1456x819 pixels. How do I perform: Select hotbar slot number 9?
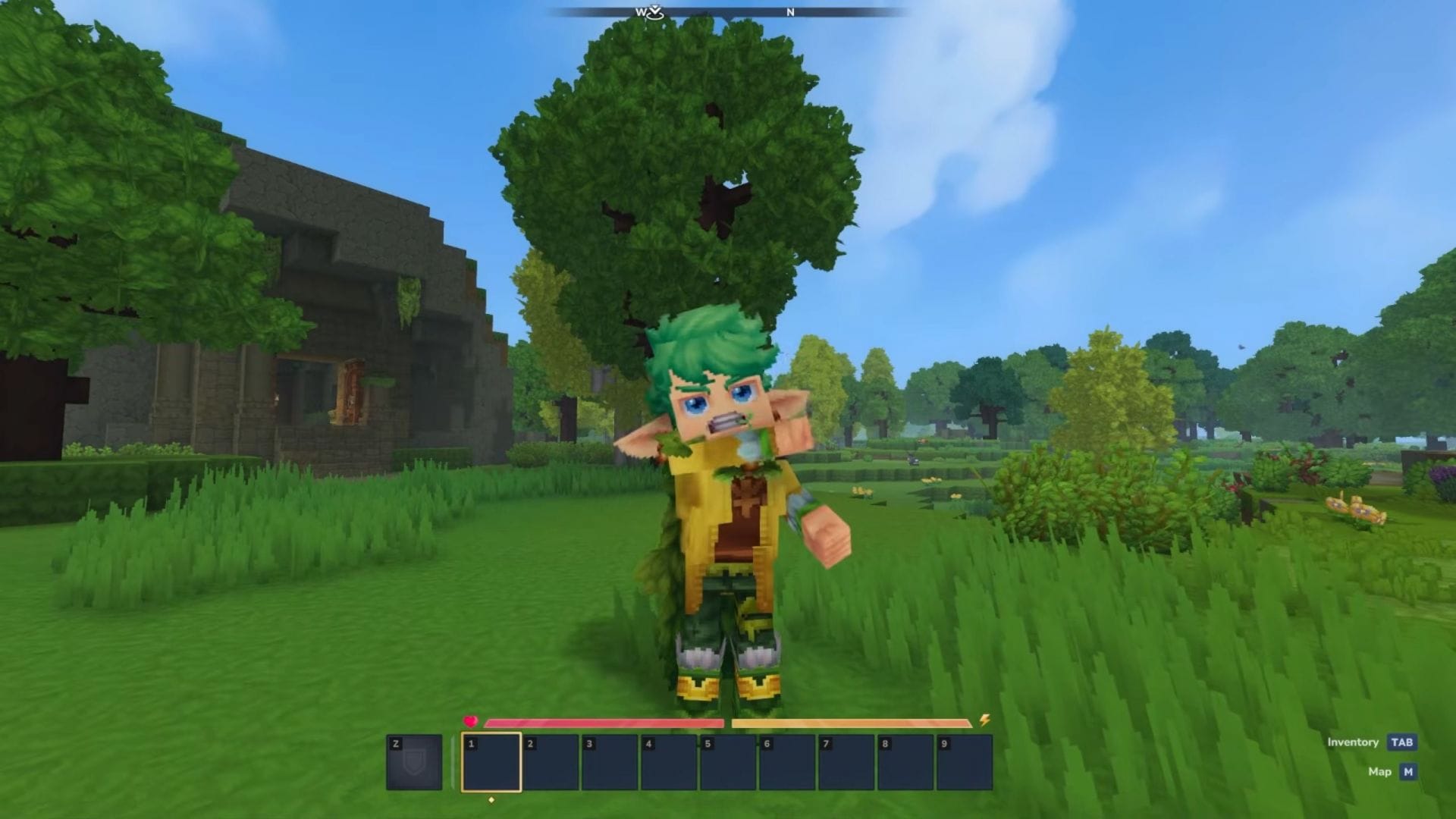point(965,762)
